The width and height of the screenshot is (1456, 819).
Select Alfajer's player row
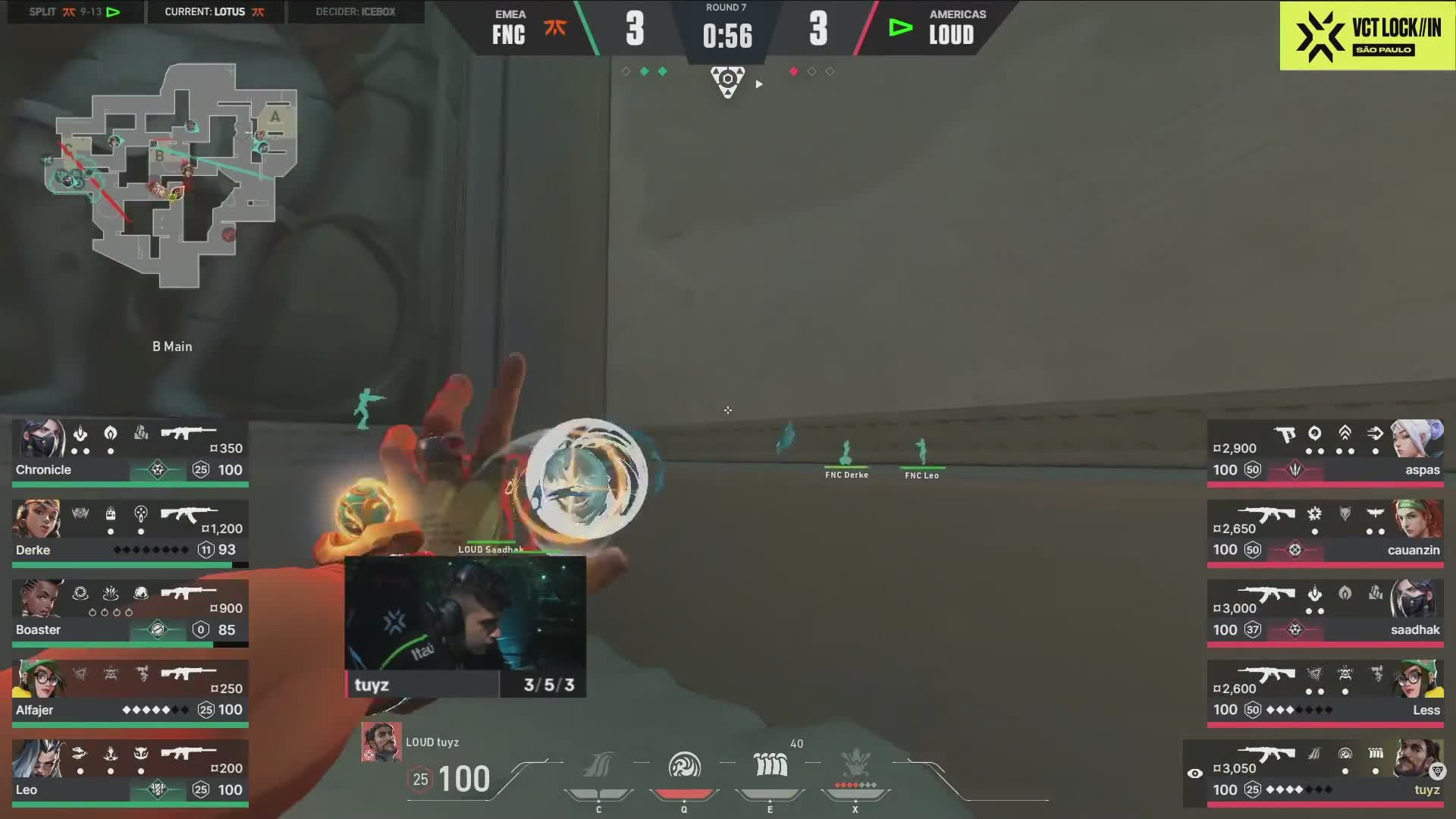(x=130, y=693)
